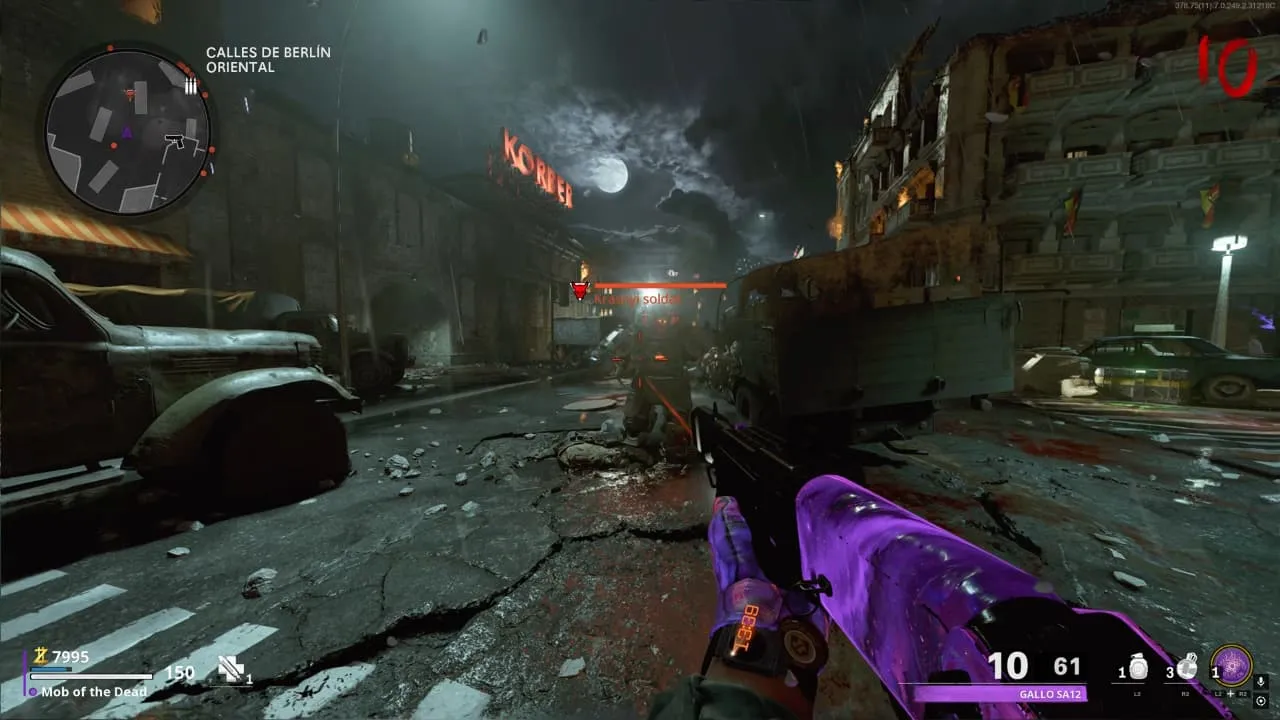Toggle the microphone icon

(x=1260, y=682)
